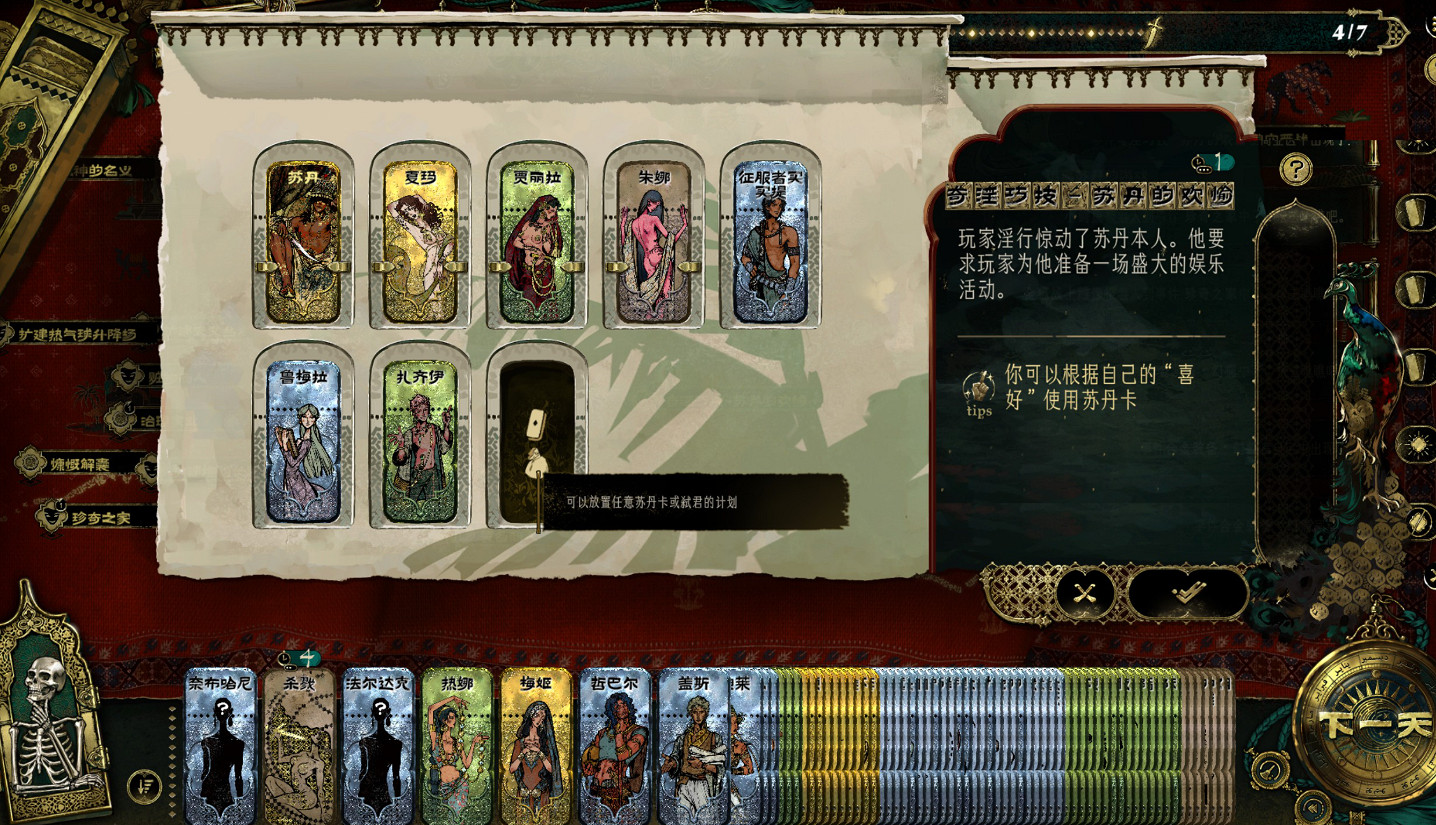
Task: Click the clock icon showing 1 on the event panel
Action: click(x=1198, y=162)
